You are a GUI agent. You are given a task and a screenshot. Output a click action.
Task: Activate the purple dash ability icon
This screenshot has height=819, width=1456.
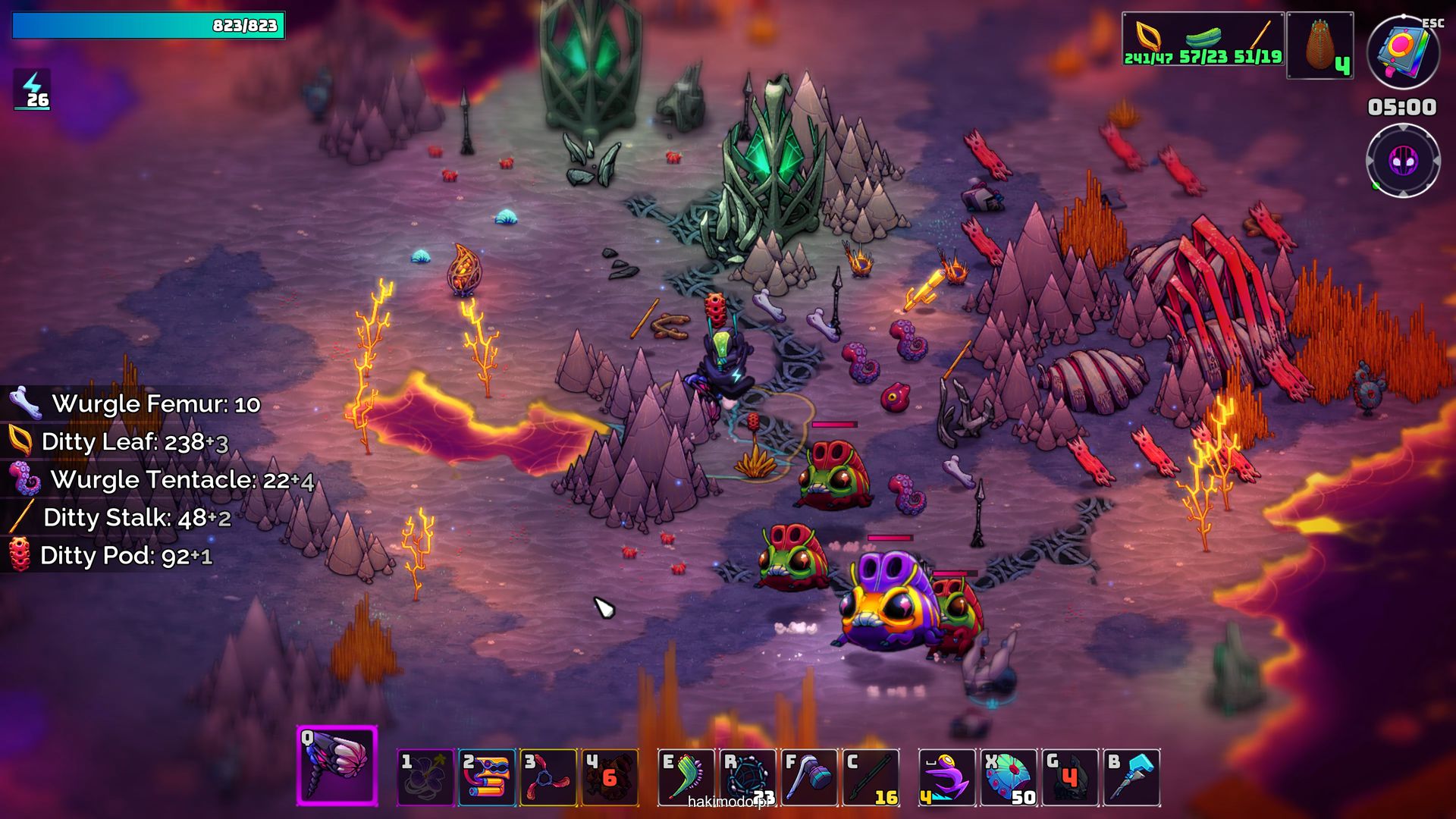pos(947,777)
